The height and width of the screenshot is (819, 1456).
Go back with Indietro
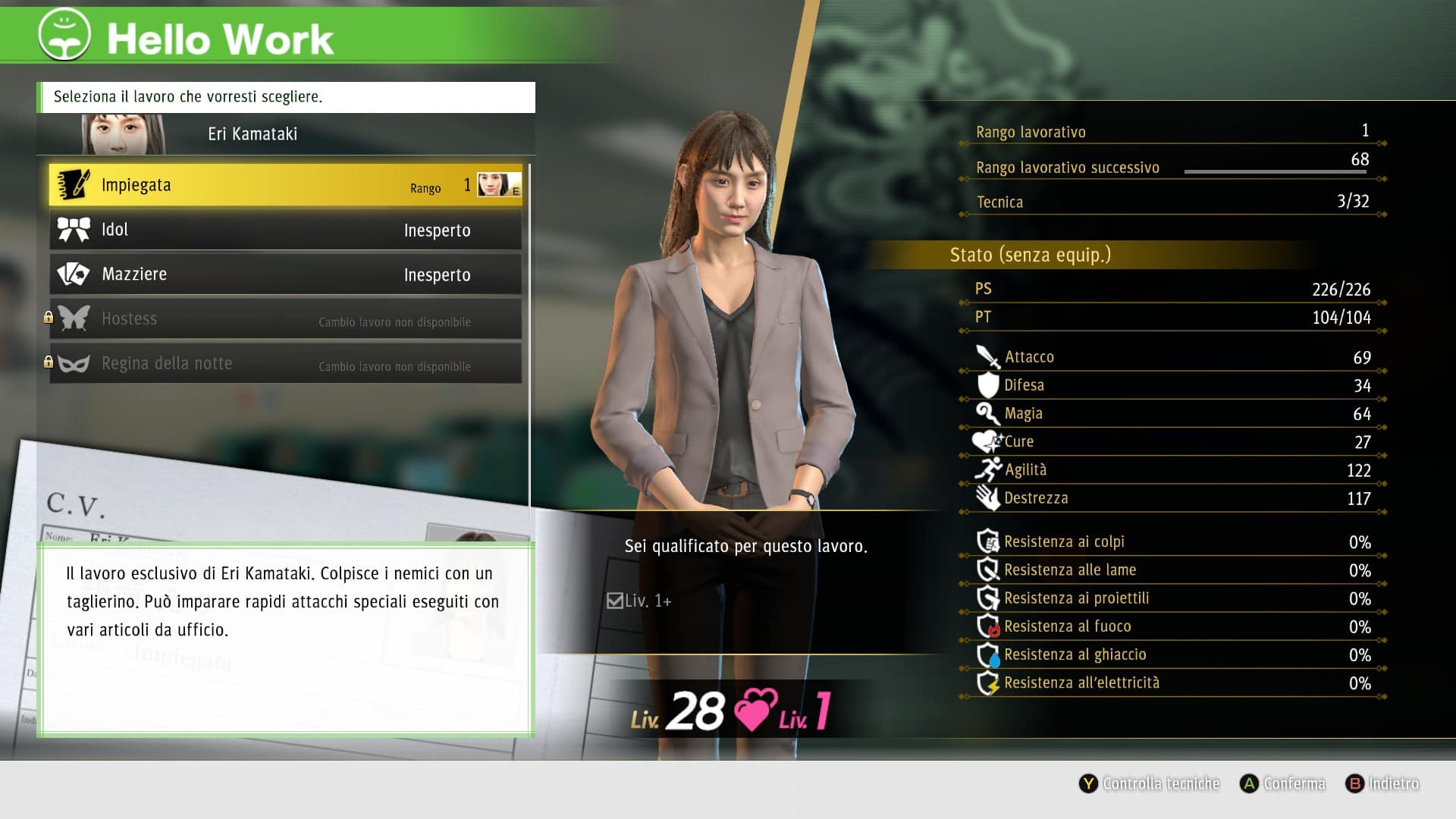coord(1382,783)
